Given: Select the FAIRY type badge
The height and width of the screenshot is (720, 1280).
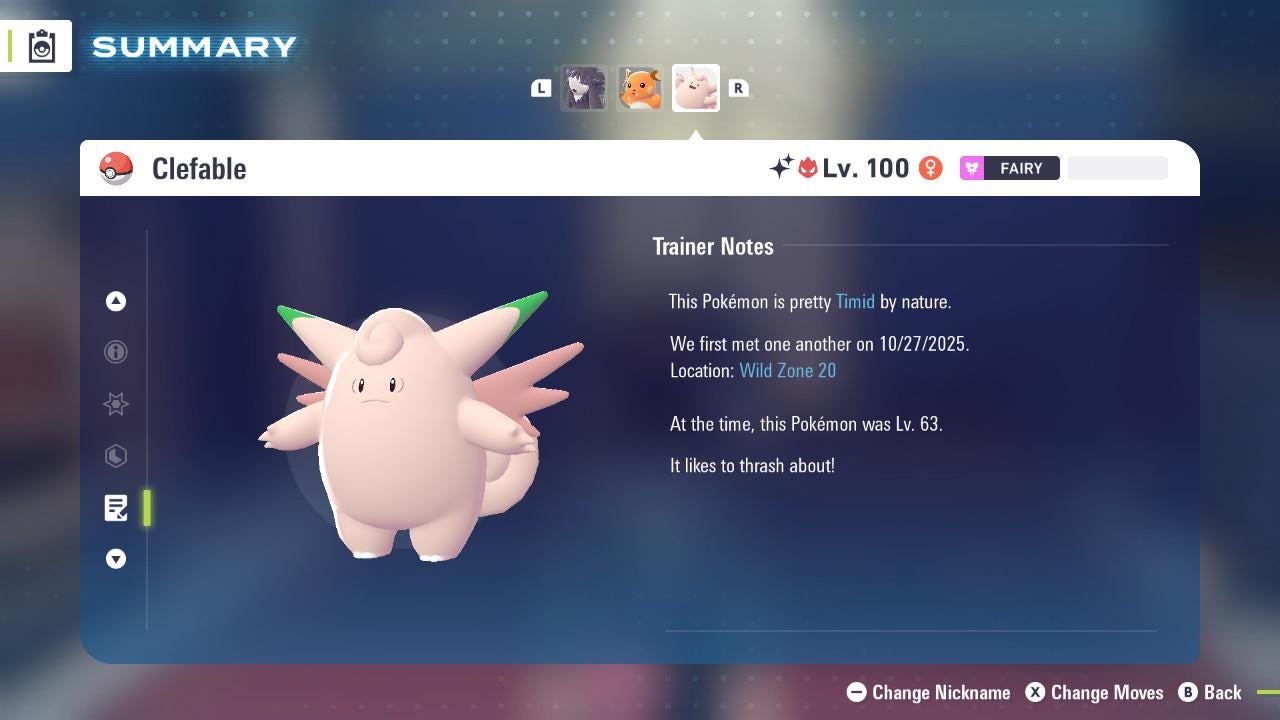Looking at the screenshot, I should pos(1009,168).
